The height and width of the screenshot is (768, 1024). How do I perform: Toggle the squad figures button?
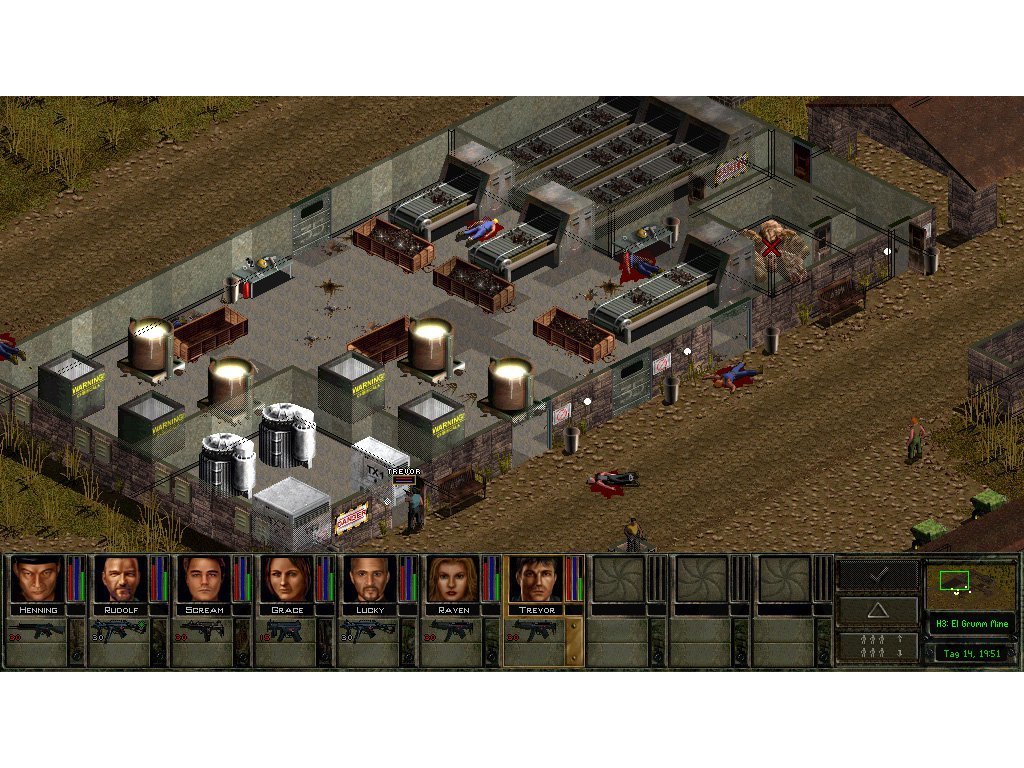pyautogui.click(x=877, y=646)
